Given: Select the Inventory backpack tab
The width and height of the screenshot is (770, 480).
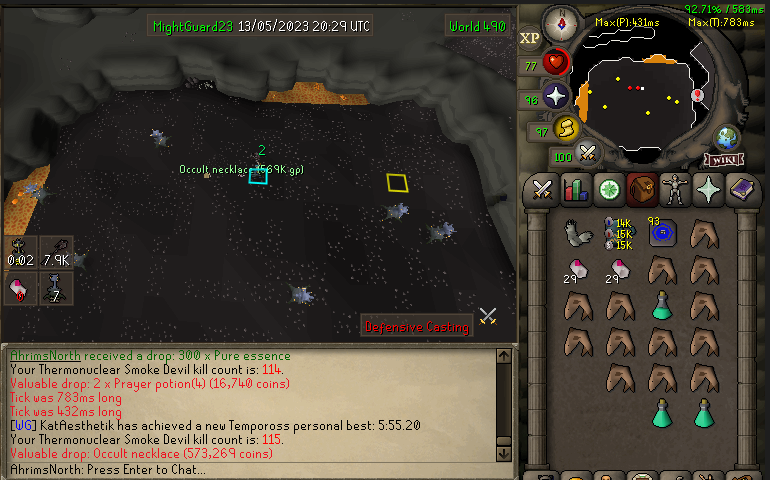Looking at the screenshot, I should 641,188.
